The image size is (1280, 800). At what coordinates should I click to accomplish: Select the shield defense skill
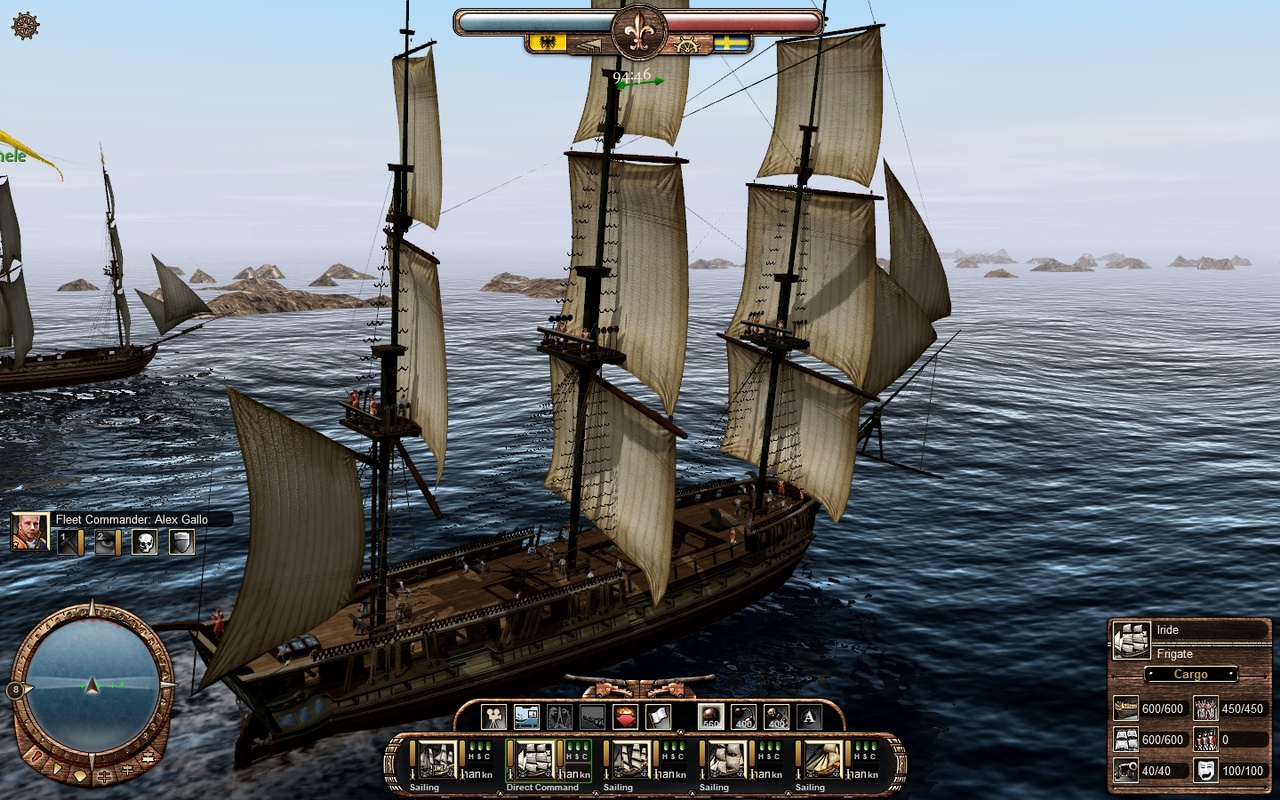pos(182,541)
